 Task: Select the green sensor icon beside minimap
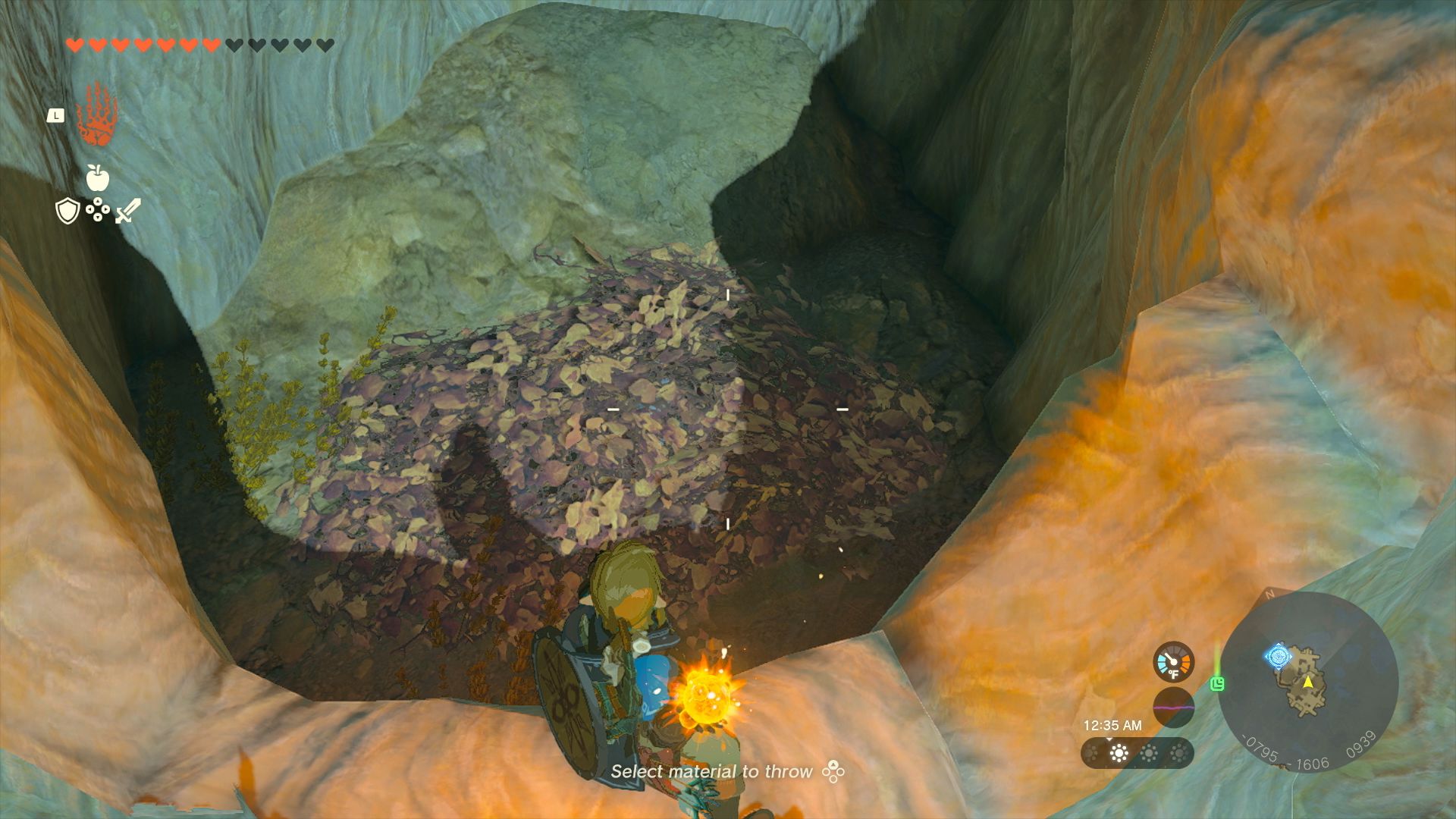coord(1218,684)
